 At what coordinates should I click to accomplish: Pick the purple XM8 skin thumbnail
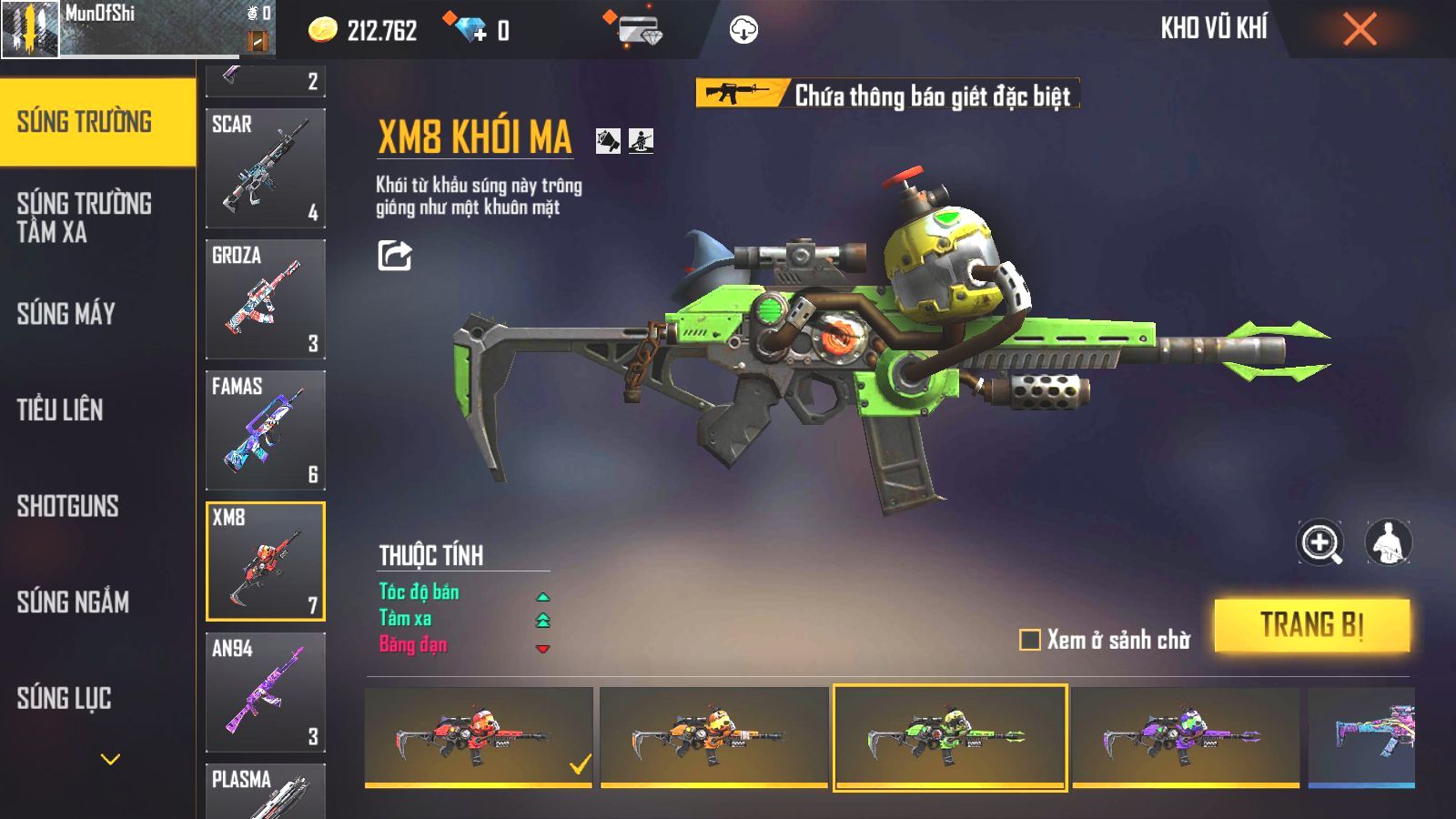(x=1185, y=736)
